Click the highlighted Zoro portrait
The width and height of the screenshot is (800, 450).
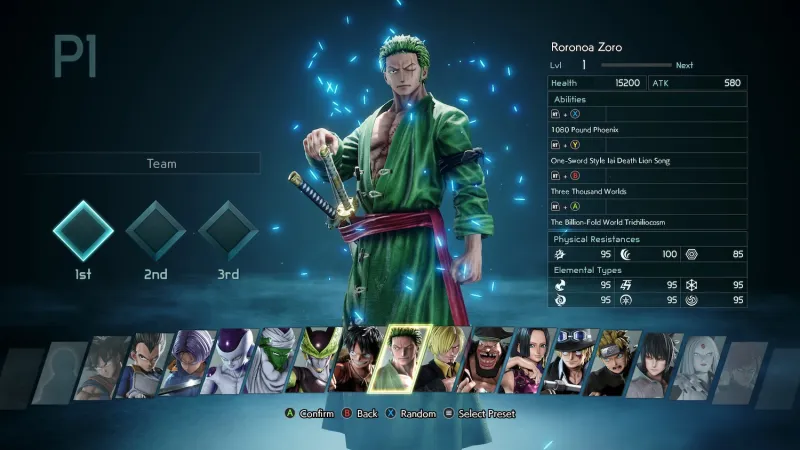tap(400, 360)
